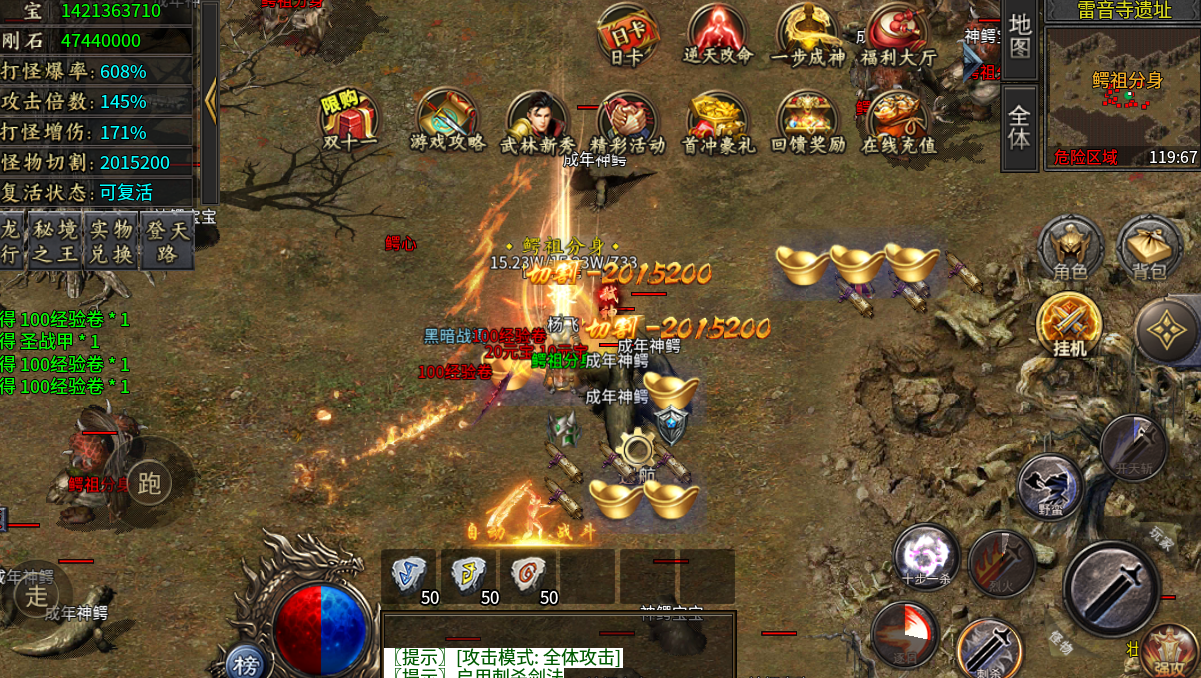The image size is (1201, 678).
Task: Select the 实物兑换 exchange button
Action: 110,241
